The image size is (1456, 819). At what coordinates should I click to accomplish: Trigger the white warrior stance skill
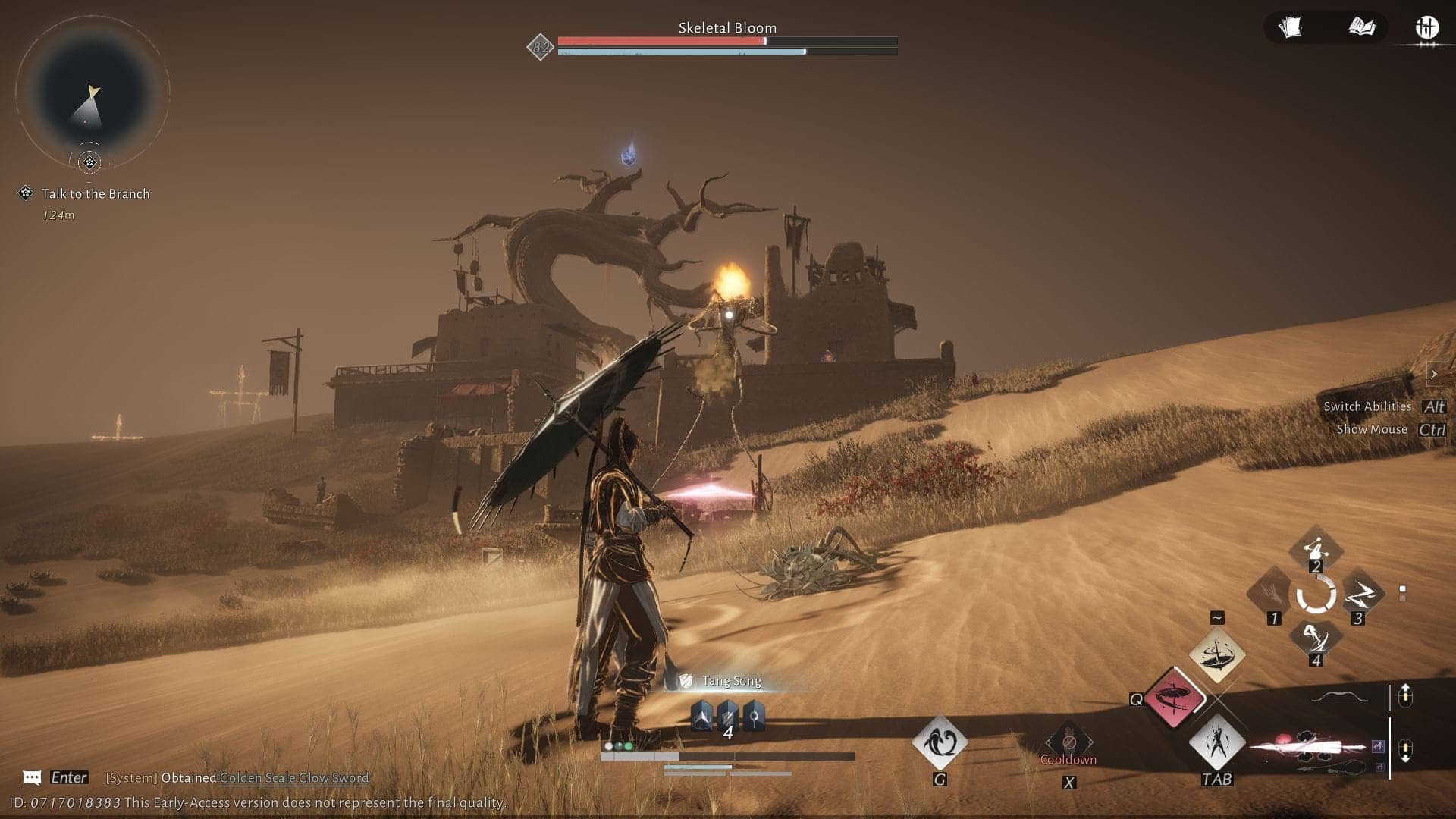point(1216,741)
